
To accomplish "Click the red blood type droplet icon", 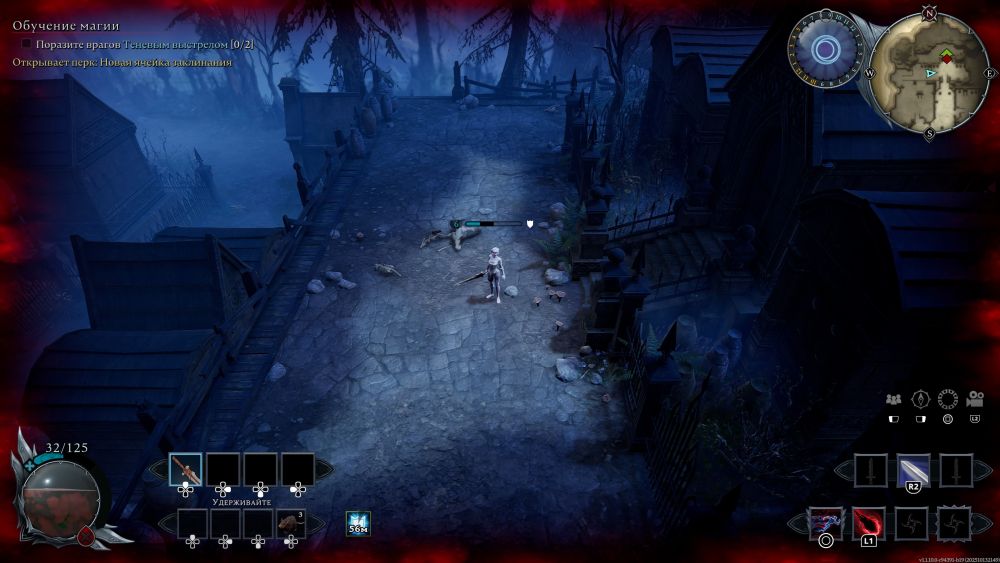I will pos(85,536).
